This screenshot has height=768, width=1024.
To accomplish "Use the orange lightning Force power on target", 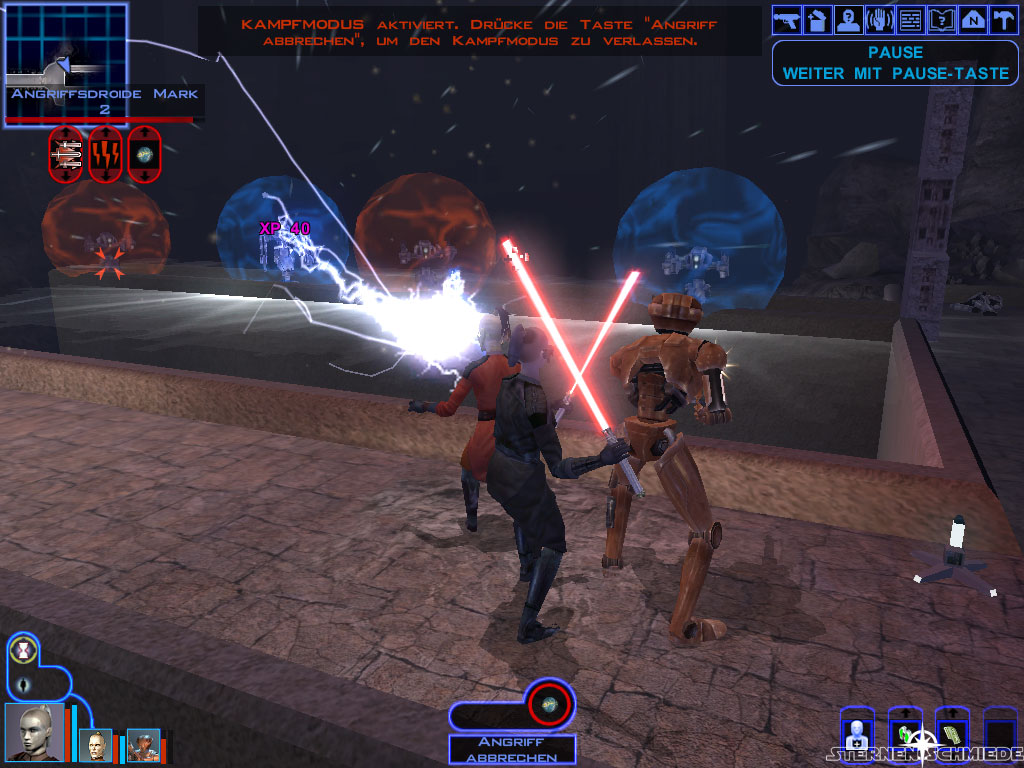I will (x=105, y=155).
